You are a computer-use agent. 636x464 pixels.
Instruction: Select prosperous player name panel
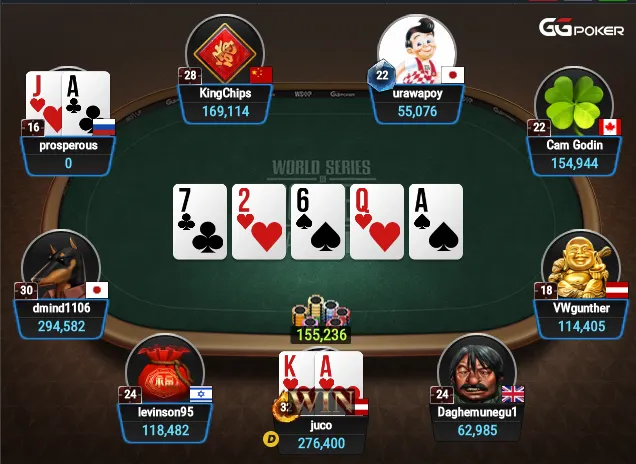point(68,153)
